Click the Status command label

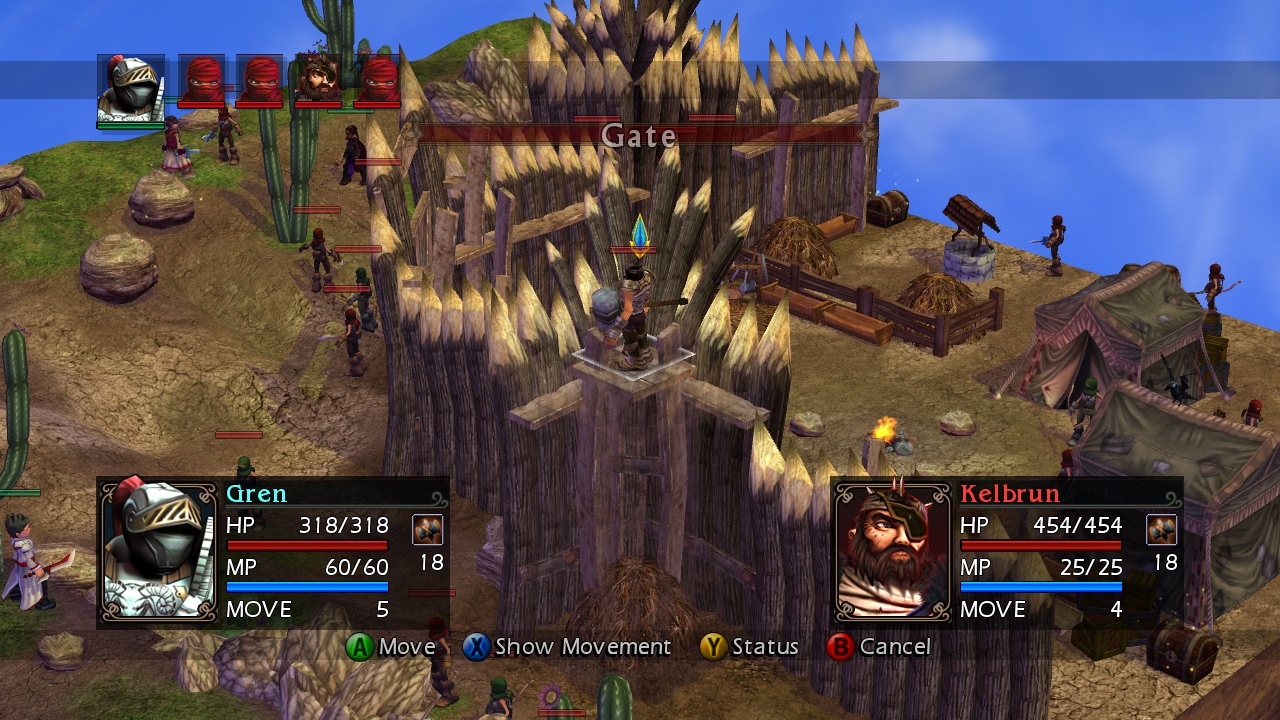pyautogui.click(x=764, y=647)
